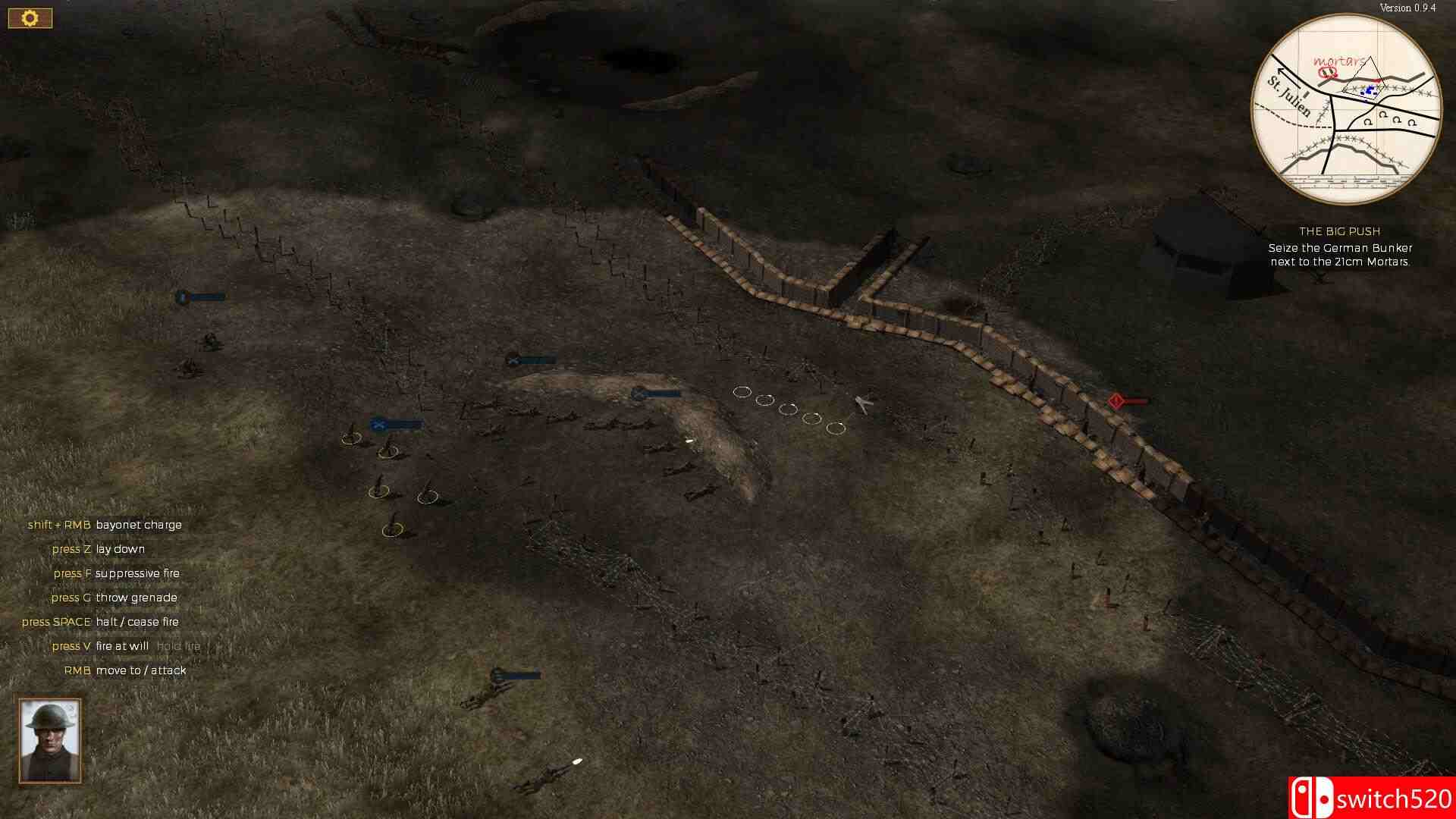Toggle Hold fire by clicking press V line
This screenshot has height=819, width=1456.
point(126,646)
